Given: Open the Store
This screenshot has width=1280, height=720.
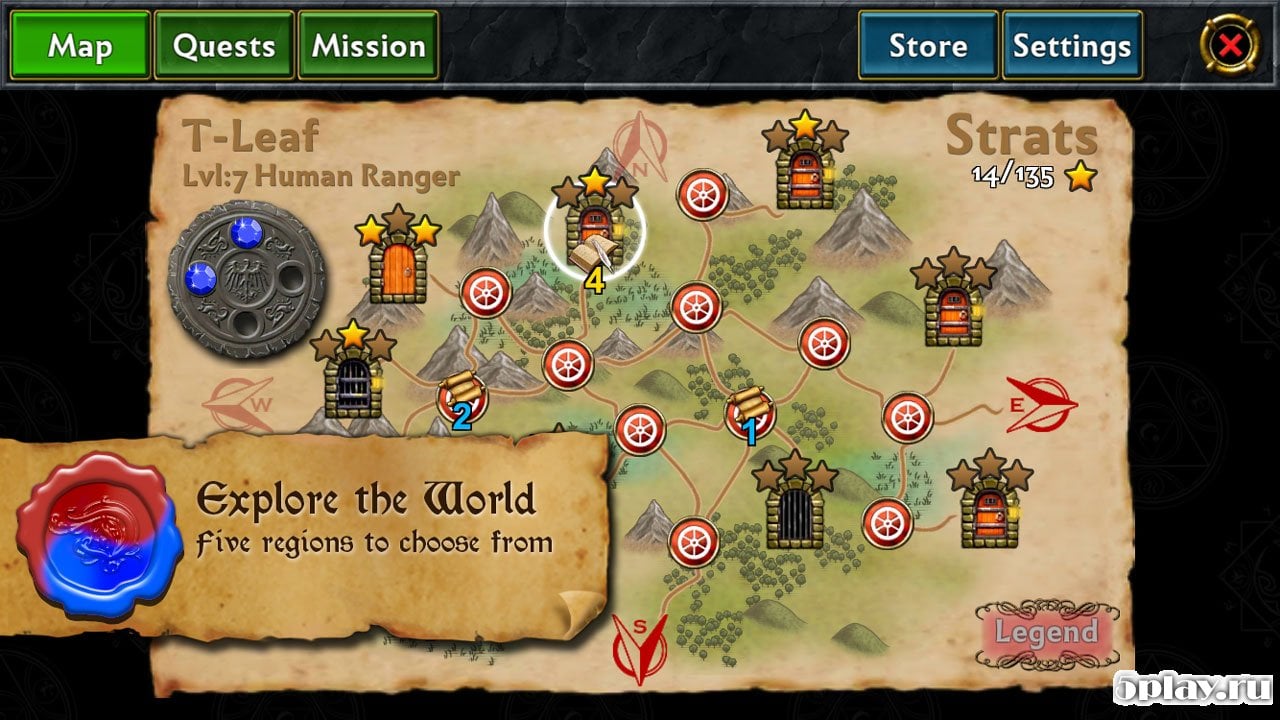Looking at the screenshot, I should pos(928,46).
